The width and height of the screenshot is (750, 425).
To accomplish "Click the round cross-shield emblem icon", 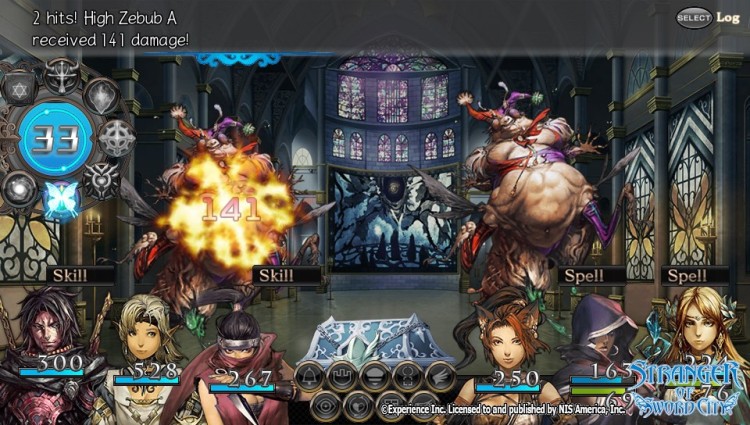I will 117,138.
